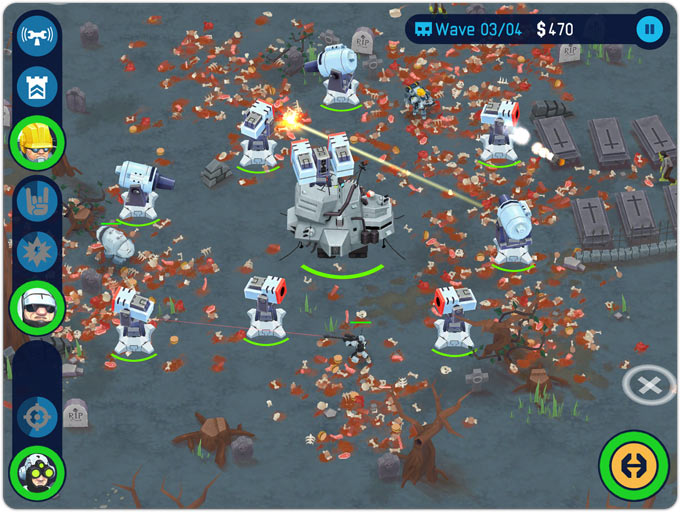Activate the radar signal ability icon
The width and height of the screenshot is (680, 512).
pos(37,37)
